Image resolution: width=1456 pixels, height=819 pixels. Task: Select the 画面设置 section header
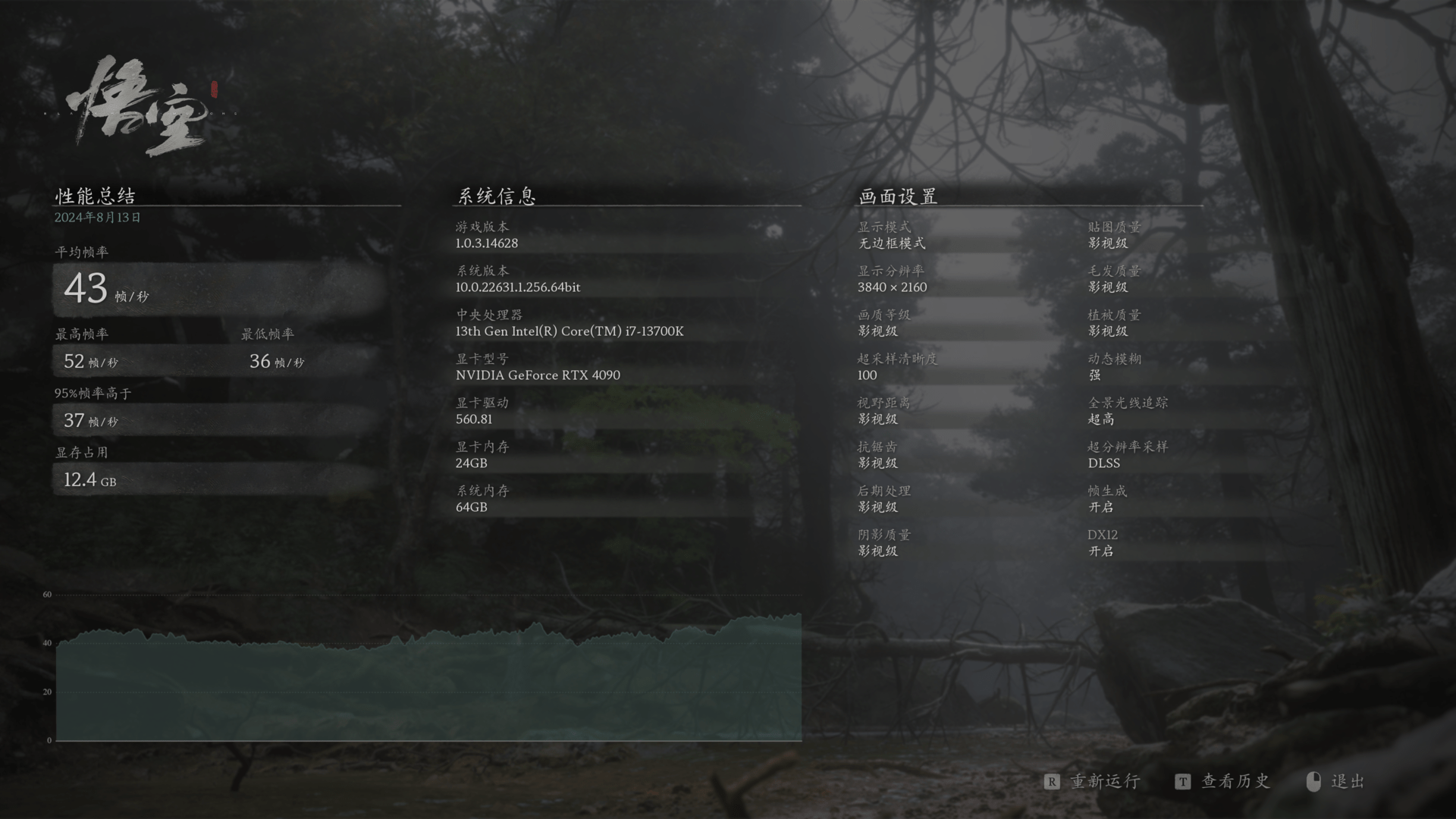[897, 195]
